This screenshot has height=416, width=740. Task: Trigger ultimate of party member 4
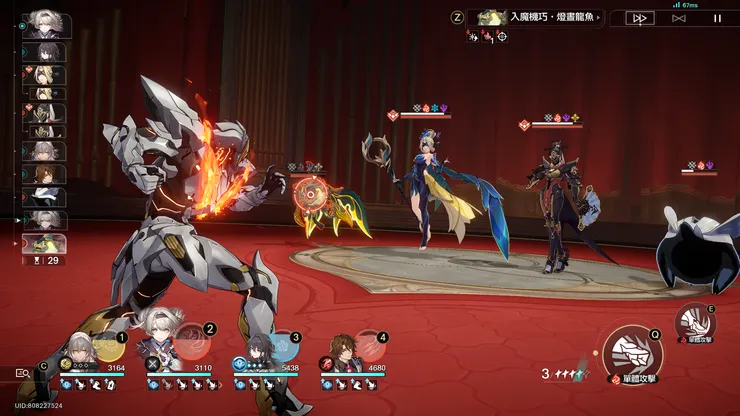(369, 346)
